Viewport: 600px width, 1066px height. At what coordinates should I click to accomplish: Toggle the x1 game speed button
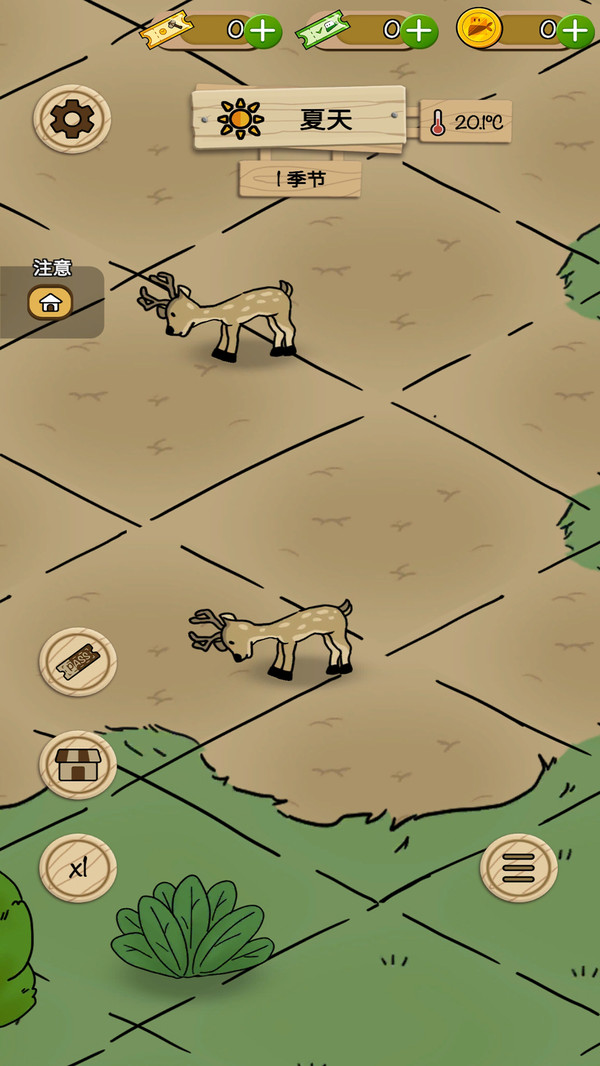pyautogui.click(x=78, y=868)
